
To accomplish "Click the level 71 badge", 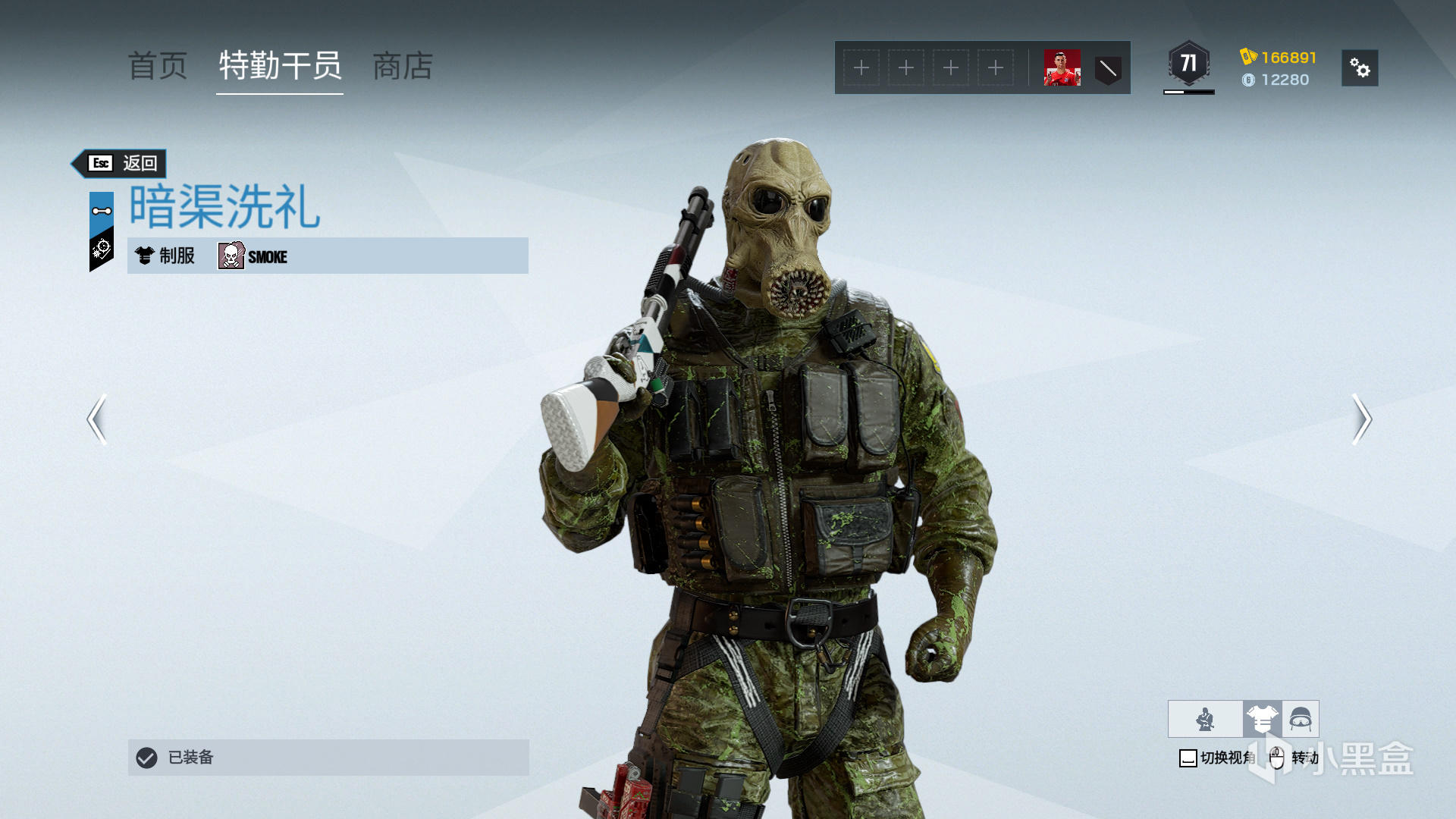I will (x=1188, y=65).
